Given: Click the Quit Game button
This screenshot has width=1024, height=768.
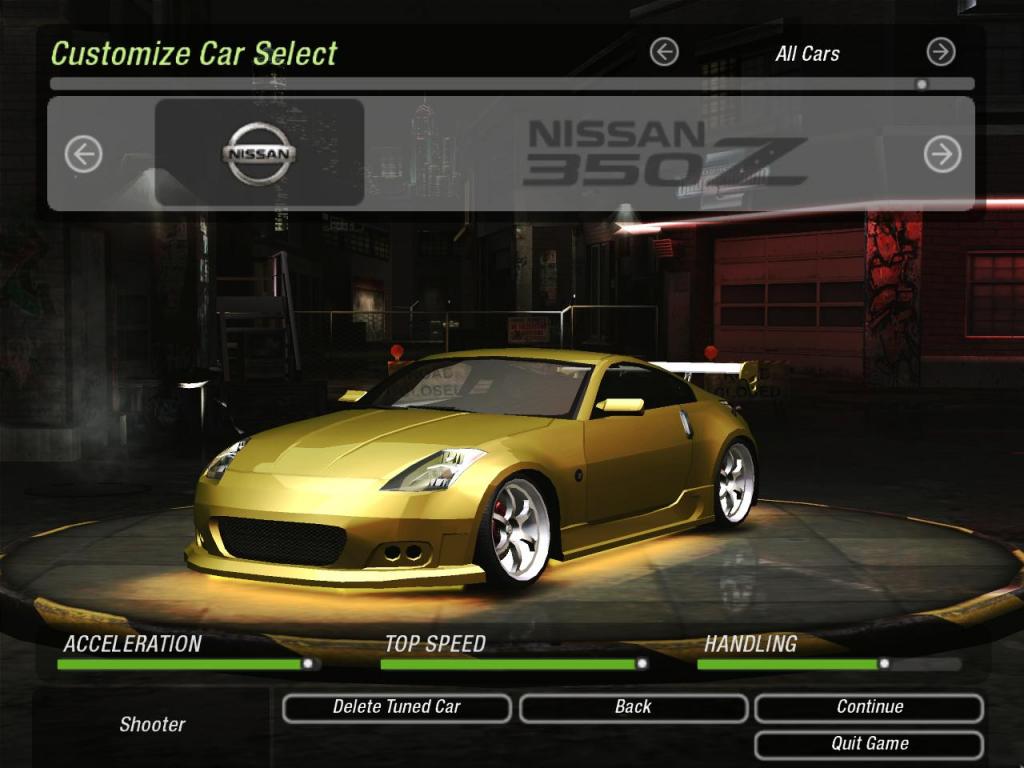Looking at the screenshot, I should [868, 744].
